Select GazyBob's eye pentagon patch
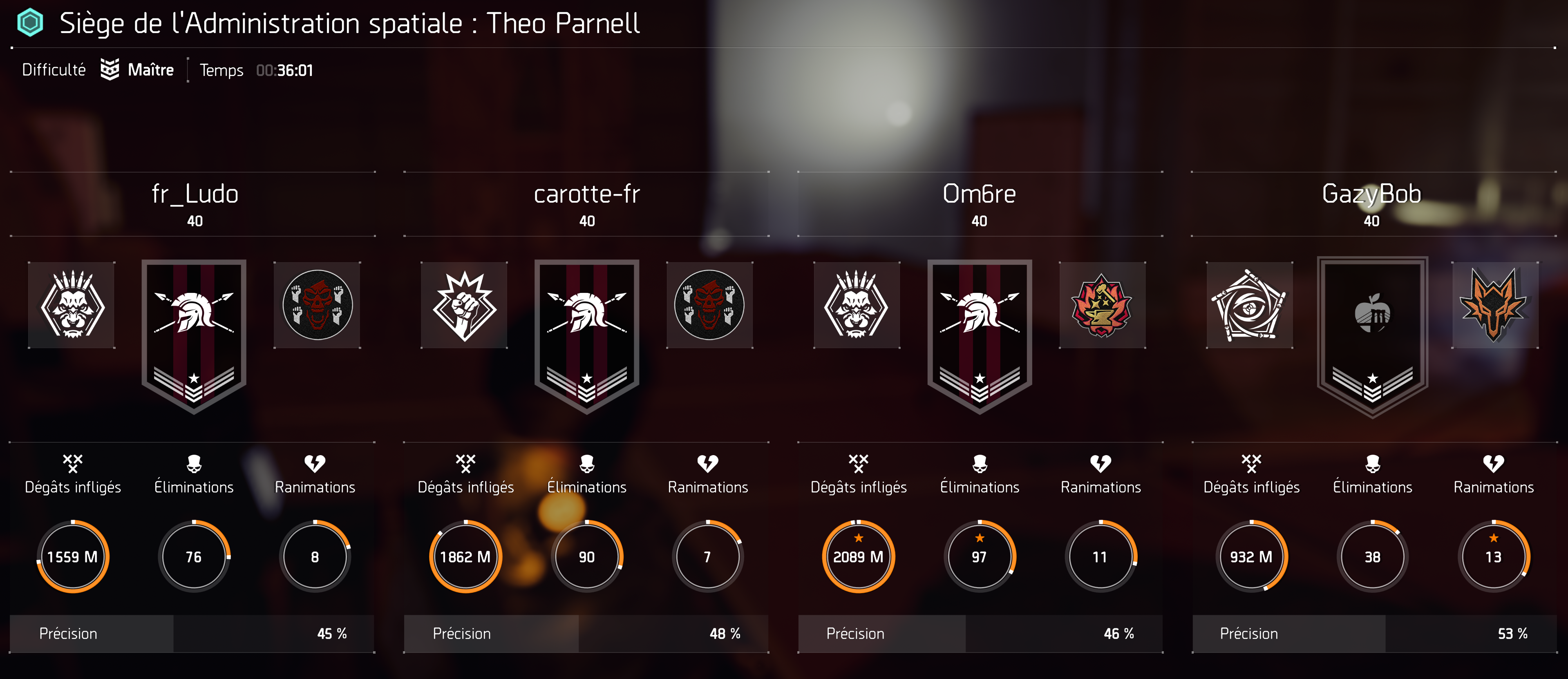 click(x=1249, y=305)
